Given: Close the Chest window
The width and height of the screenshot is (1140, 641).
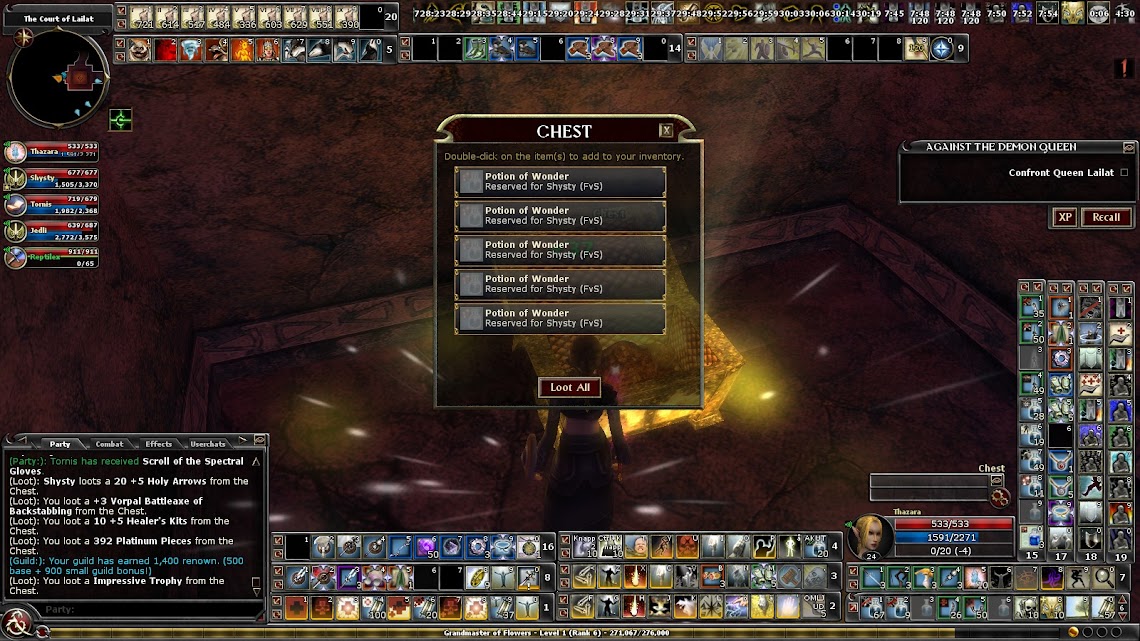Looking at the screenshot, I should click(x=666, y=131).
